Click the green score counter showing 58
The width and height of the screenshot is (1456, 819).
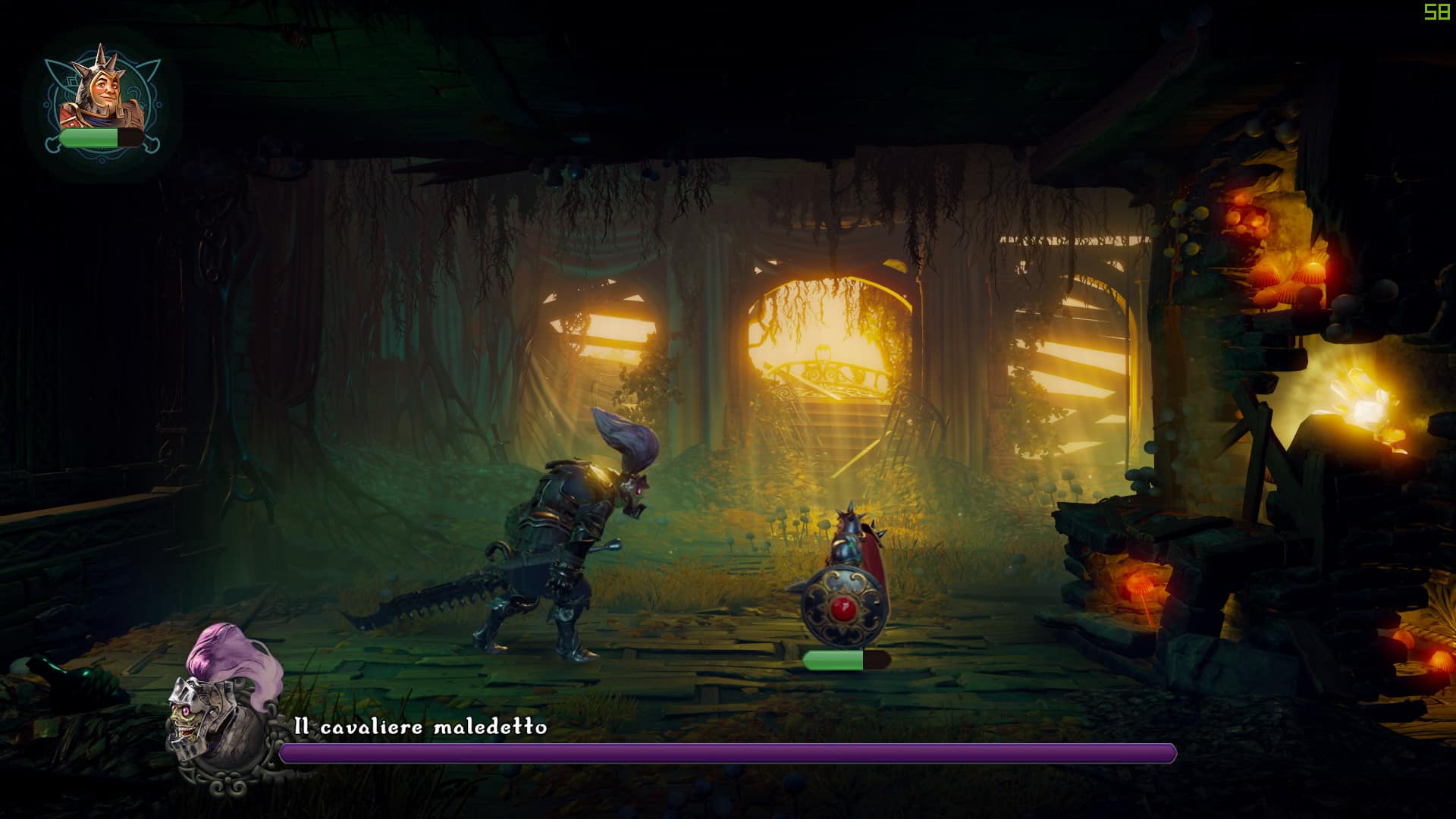pyautogui.click(x=1436, y=12)
